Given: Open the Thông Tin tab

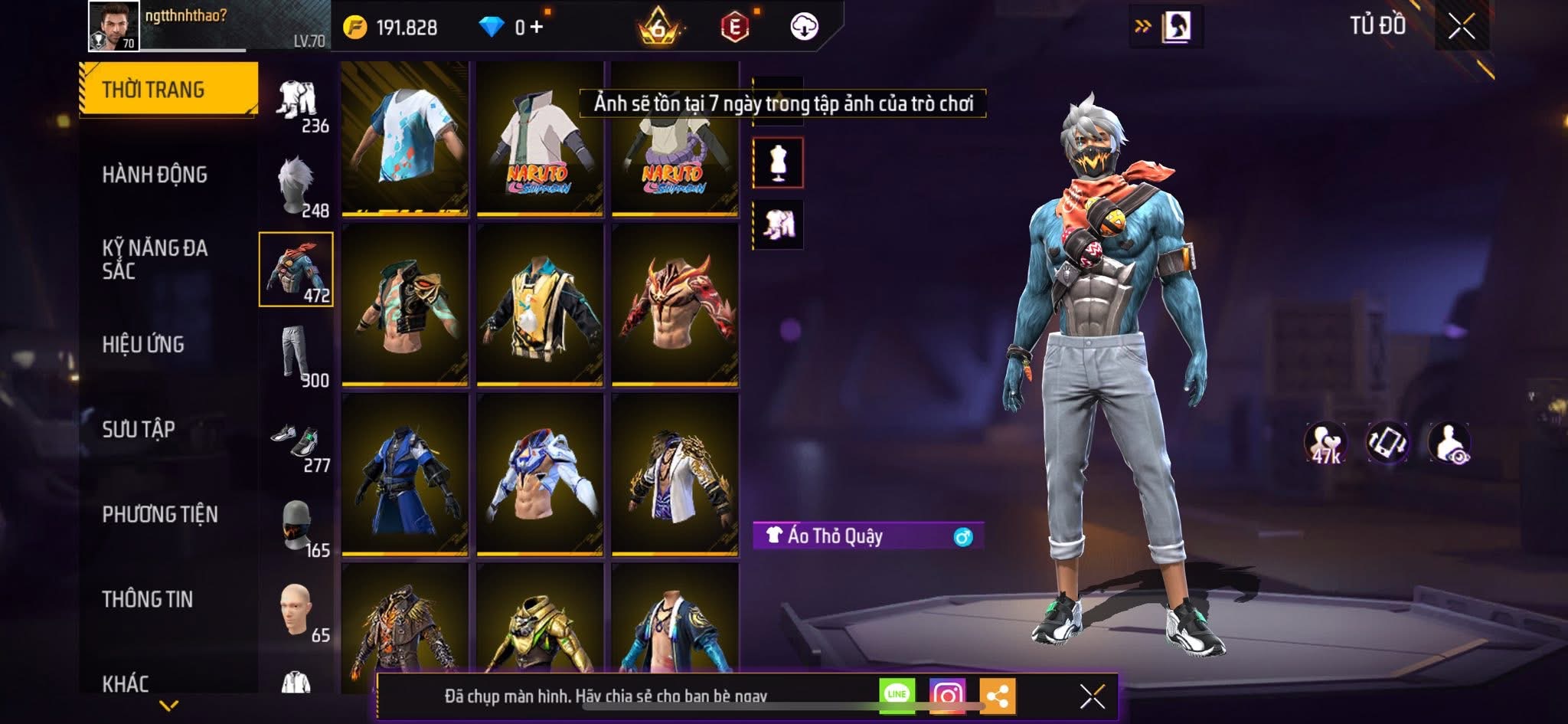Looking at the screenshot, I should (x=148, y=599).
